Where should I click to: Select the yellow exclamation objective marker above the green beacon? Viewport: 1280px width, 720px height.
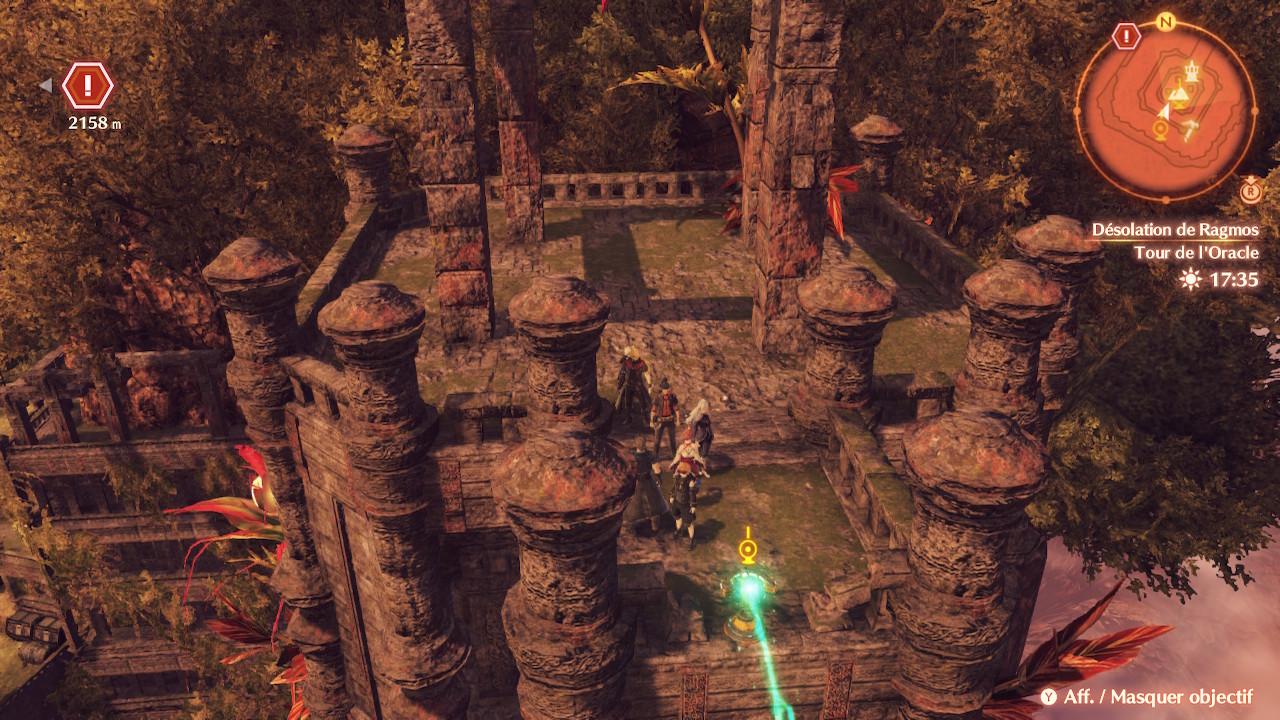click(x=747, y=547)
